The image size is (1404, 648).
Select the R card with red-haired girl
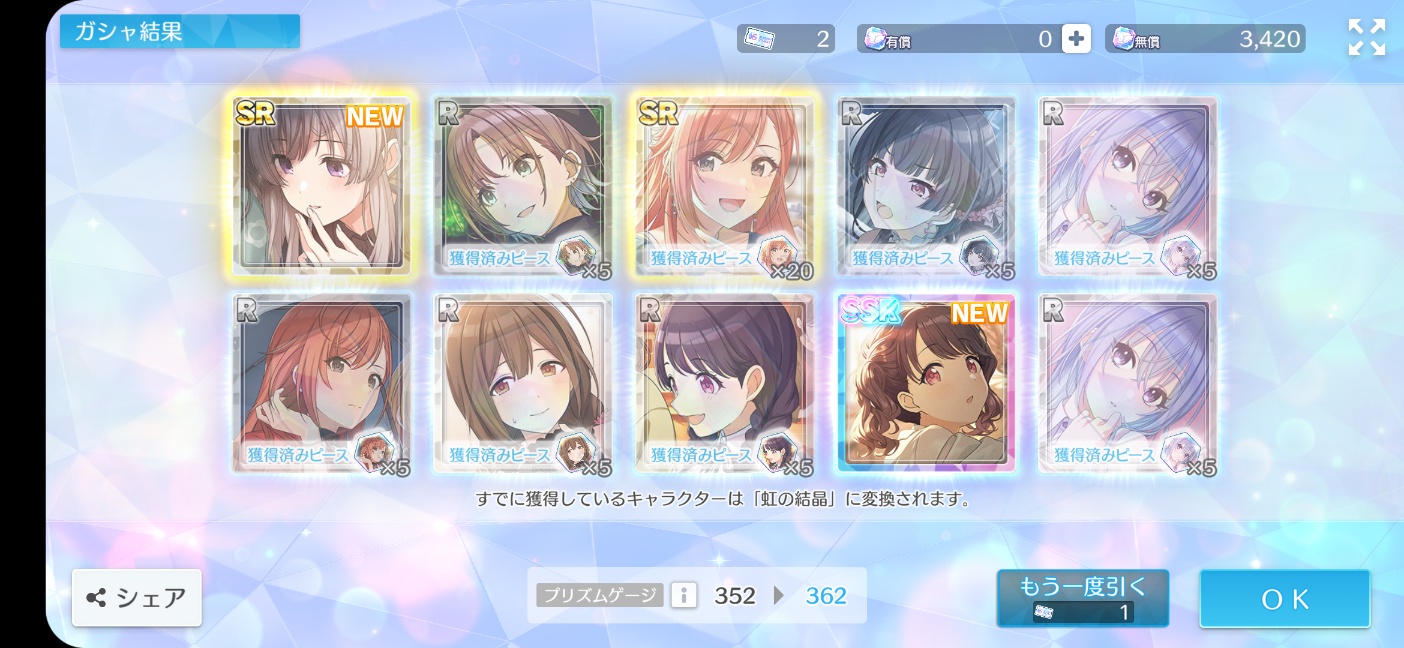click(321, 383)
